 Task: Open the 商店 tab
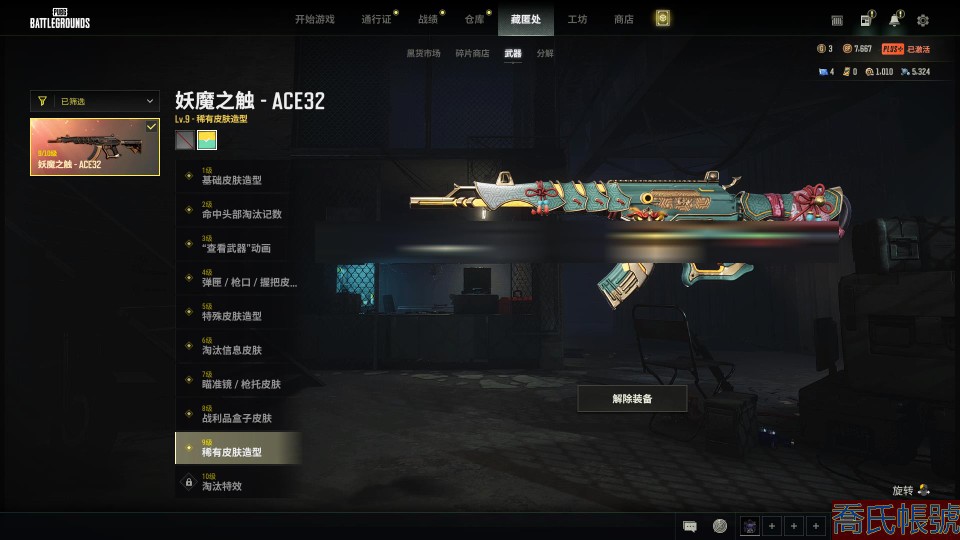click(623, 19)
